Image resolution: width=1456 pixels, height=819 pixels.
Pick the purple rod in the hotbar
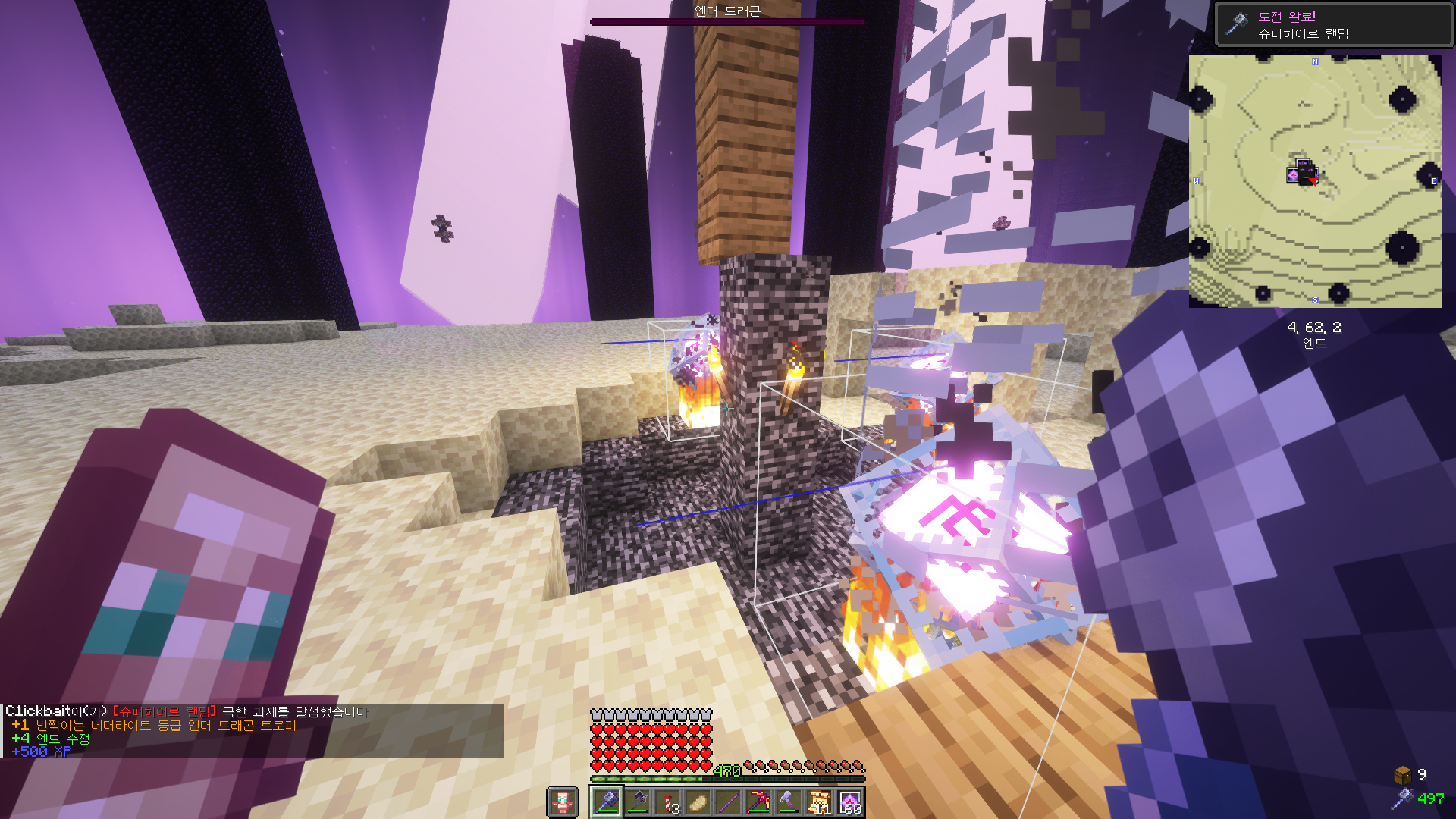click(728, 802)
